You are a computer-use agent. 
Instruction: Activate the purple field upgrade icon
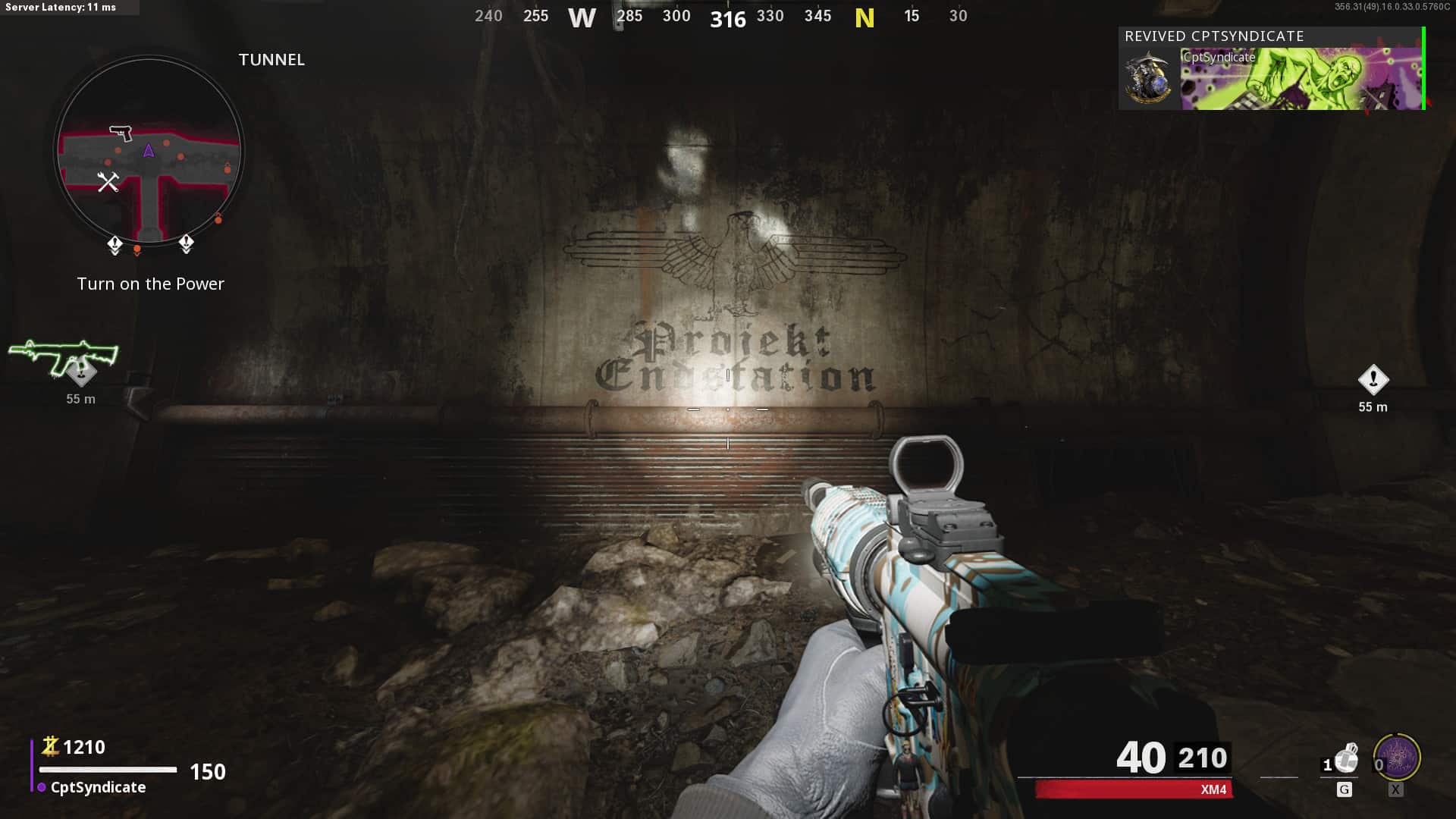coord(1397,758)
